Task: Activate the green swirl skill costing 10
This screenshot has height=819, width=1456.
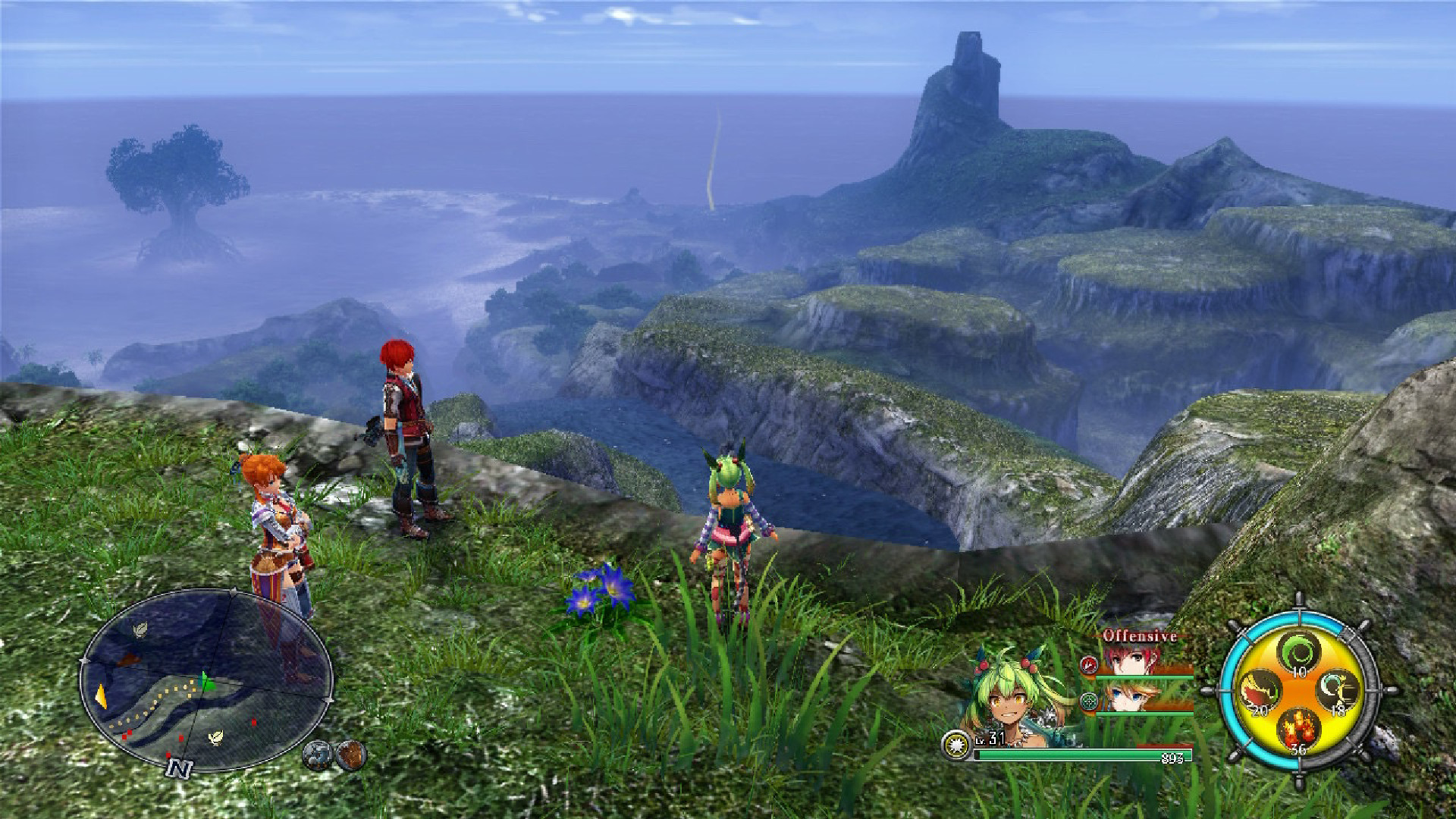Action: [1300, 653]
